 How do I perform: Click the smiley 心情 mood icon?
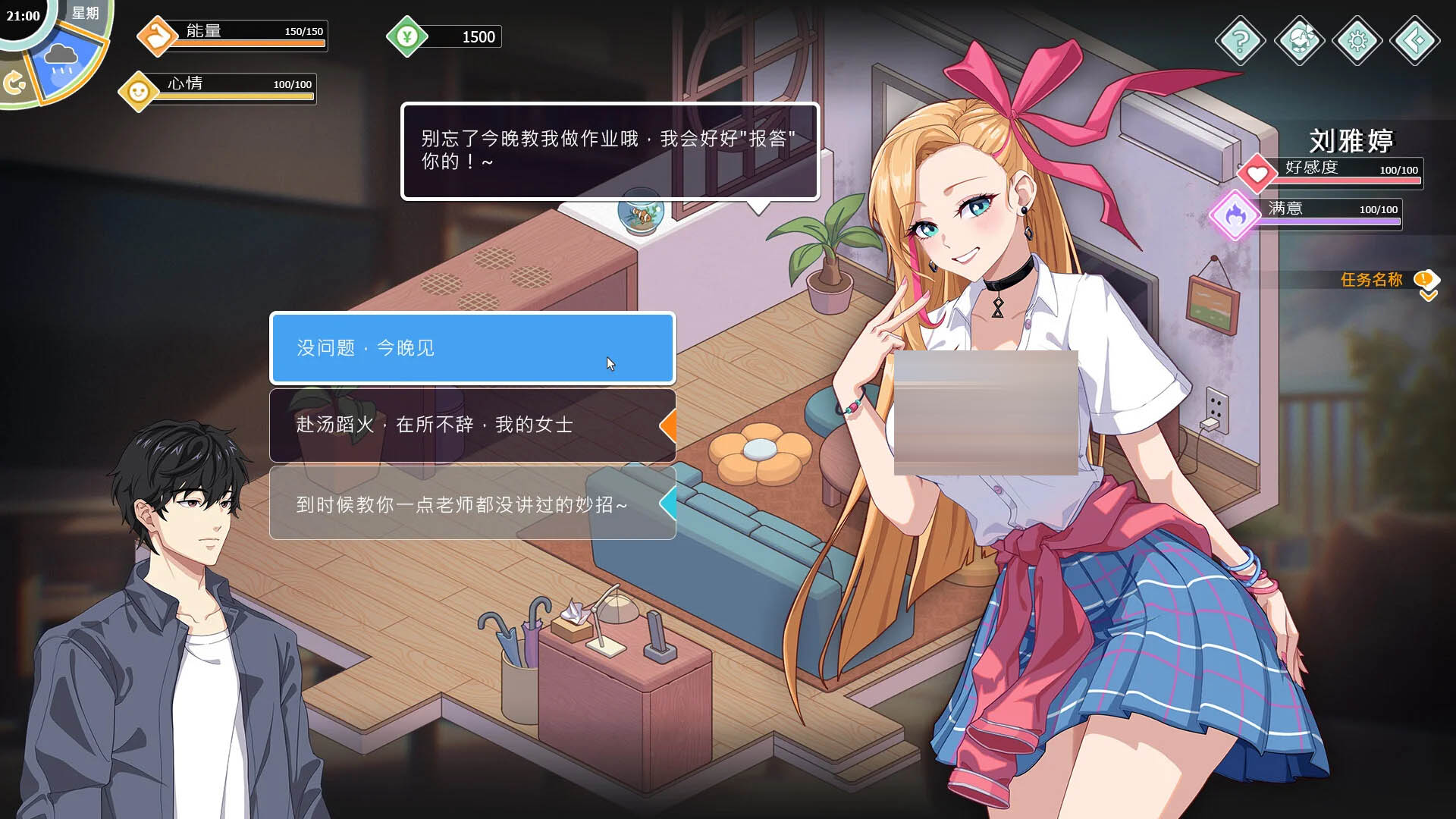pyautogui.click(x=139, y=92)
